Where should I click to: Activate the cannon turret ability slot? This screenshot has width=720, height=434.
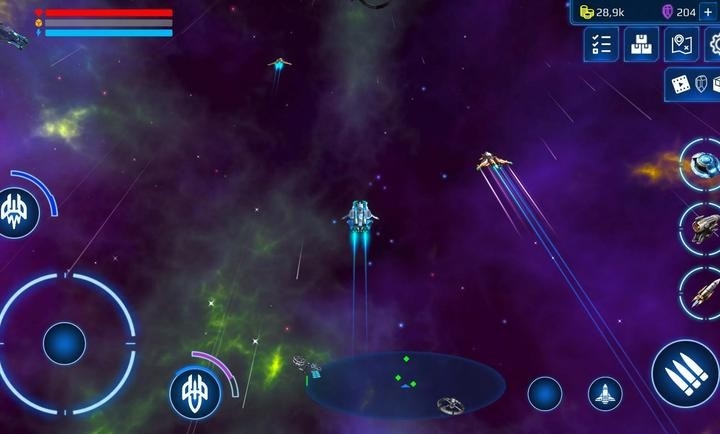[701, 226]
